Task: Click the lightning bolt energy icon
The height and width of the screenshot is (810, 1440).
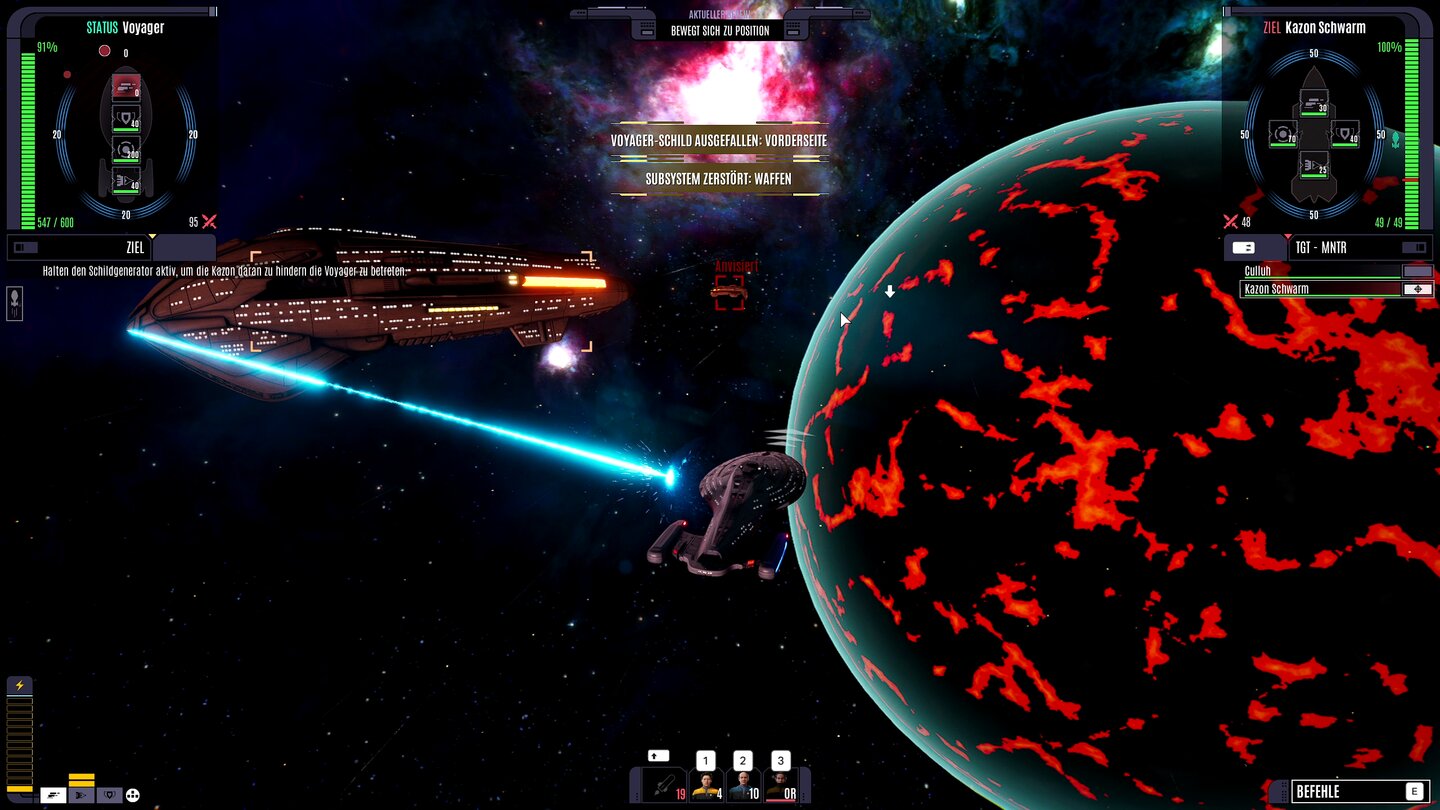Action: click(20, 685)
